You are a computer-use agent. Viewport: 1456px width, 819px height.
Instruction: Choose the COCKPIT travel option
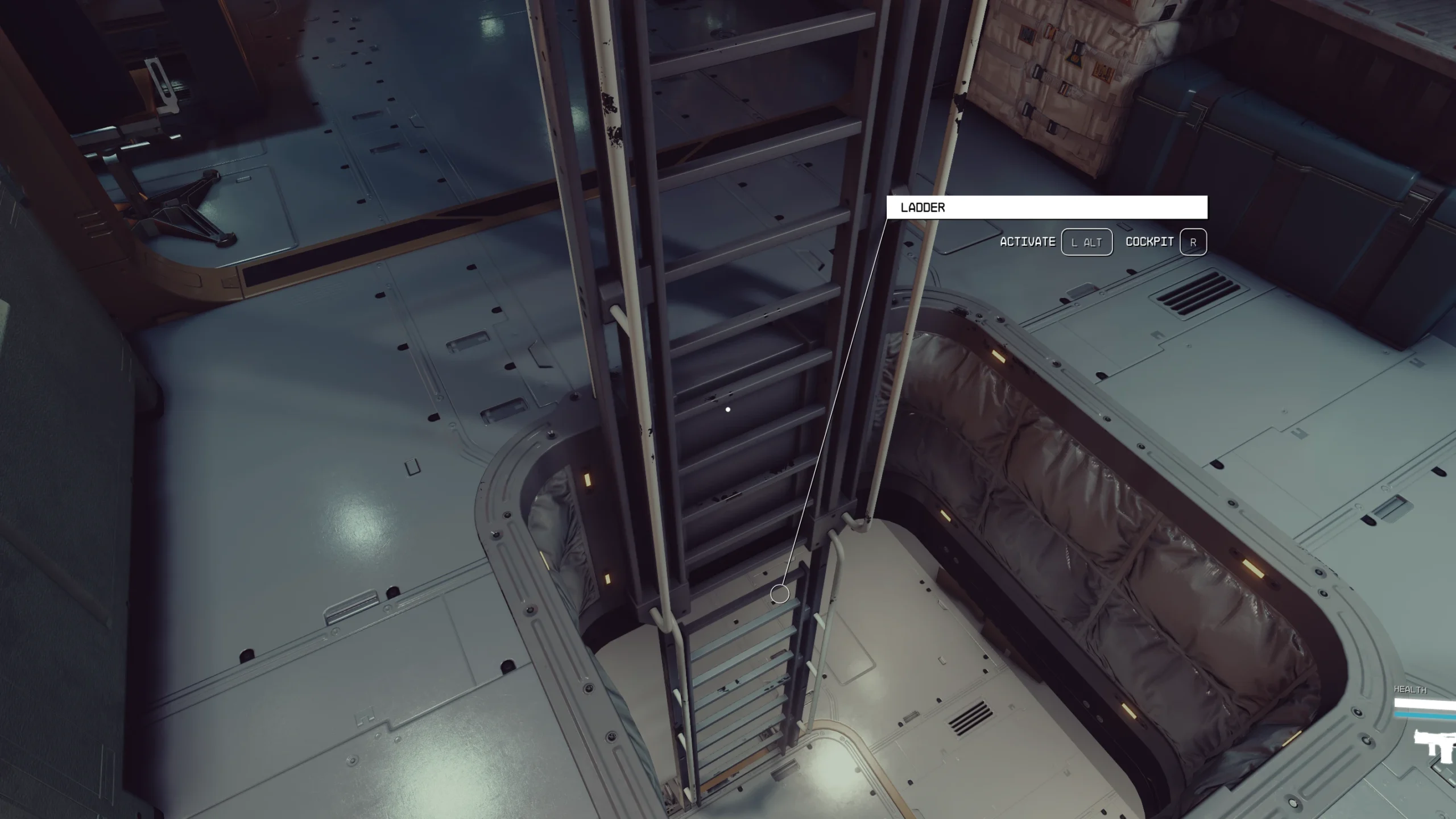(x=1150, y=241)
